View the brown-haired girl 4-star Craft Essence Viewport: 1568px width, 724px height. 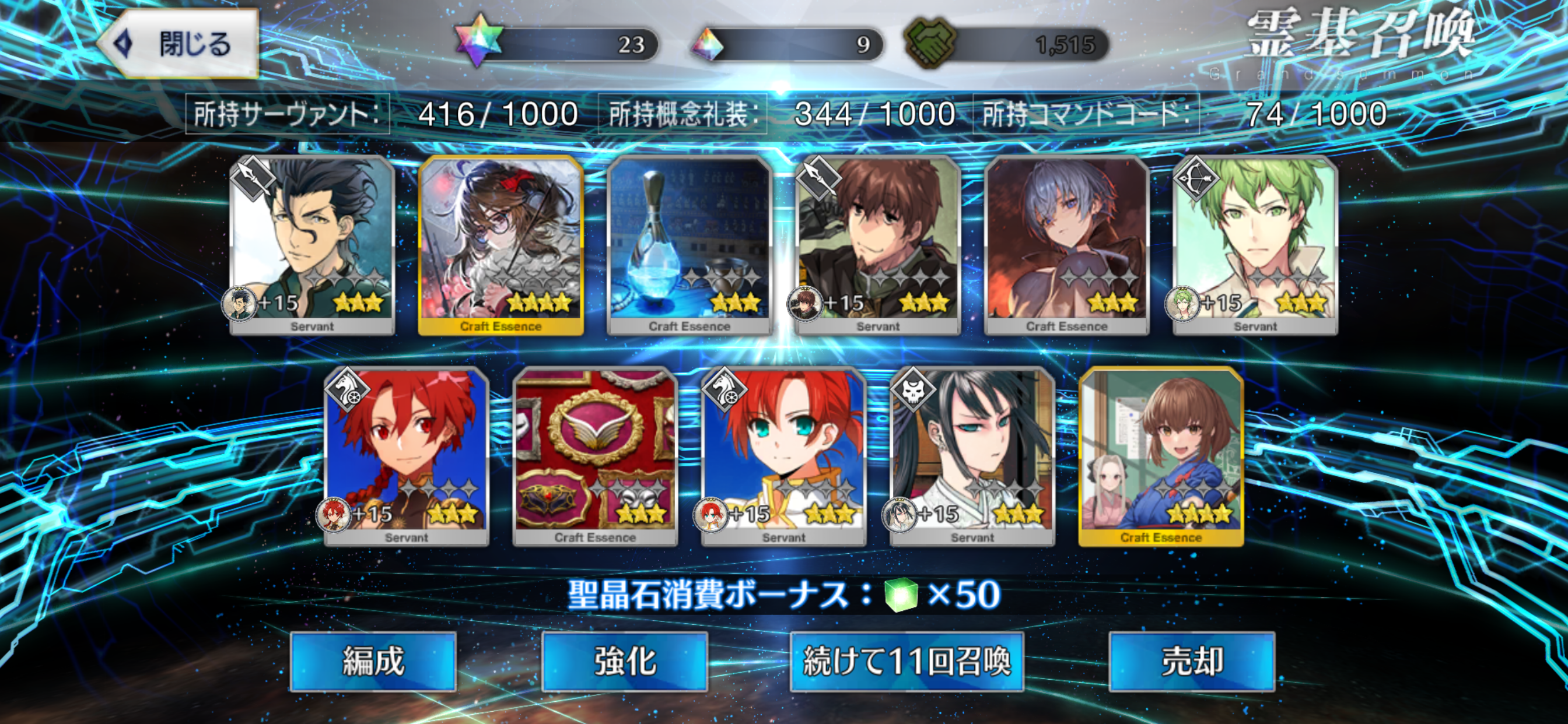pos(1161,455)
